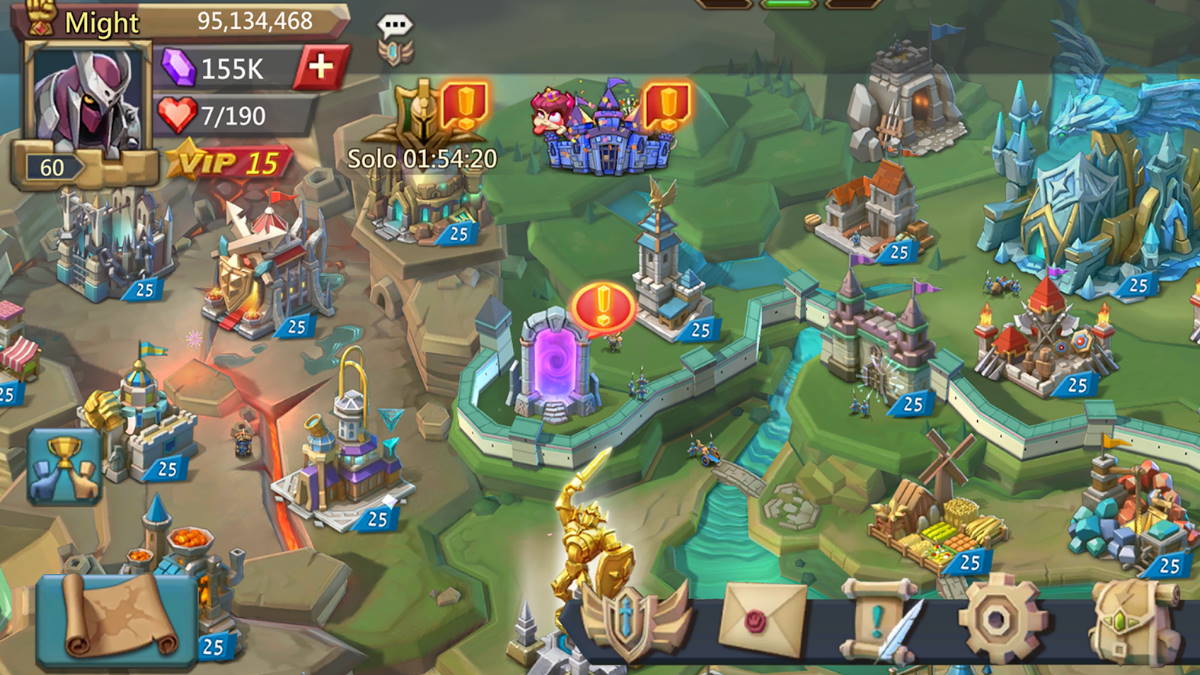The image size is (1200, 675).
Task: Open the blue castle event icon
Action: [606, 130]
